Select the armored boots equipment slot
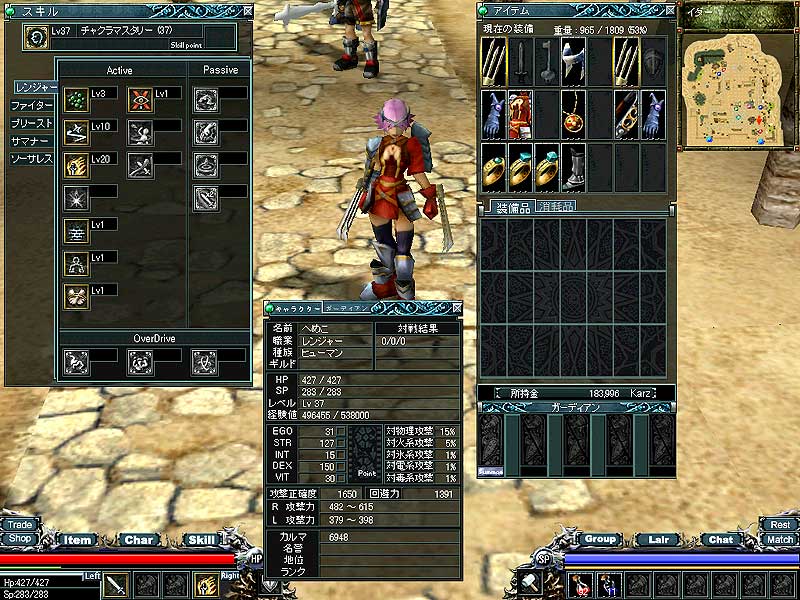 click(573, 166)
